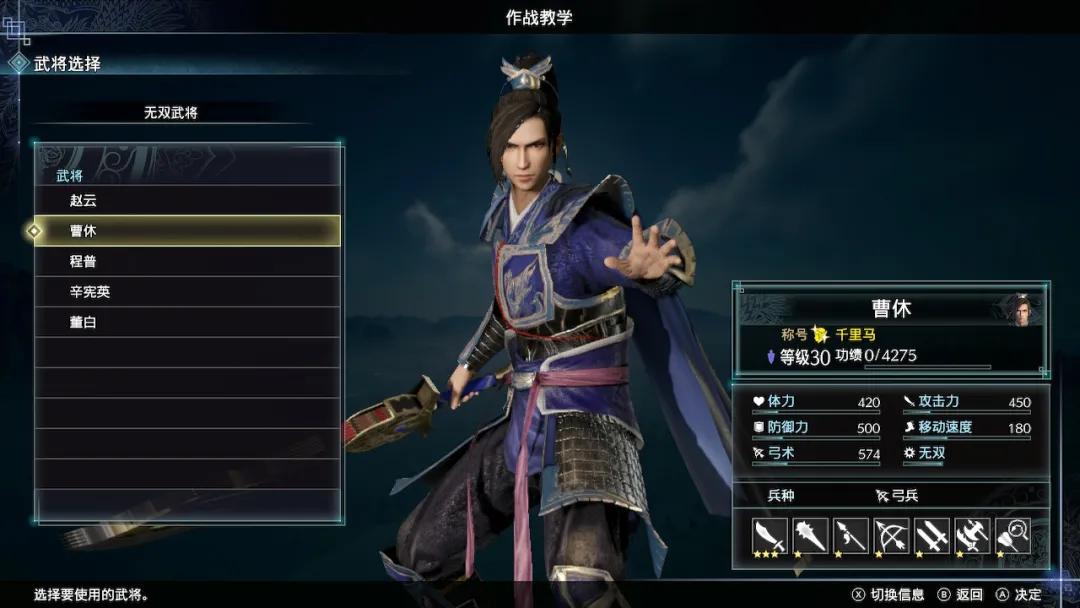Open the 无双武将 category header
This screenshot has height=608, width=1080.
pyautogui.click(x=171, y=113)
